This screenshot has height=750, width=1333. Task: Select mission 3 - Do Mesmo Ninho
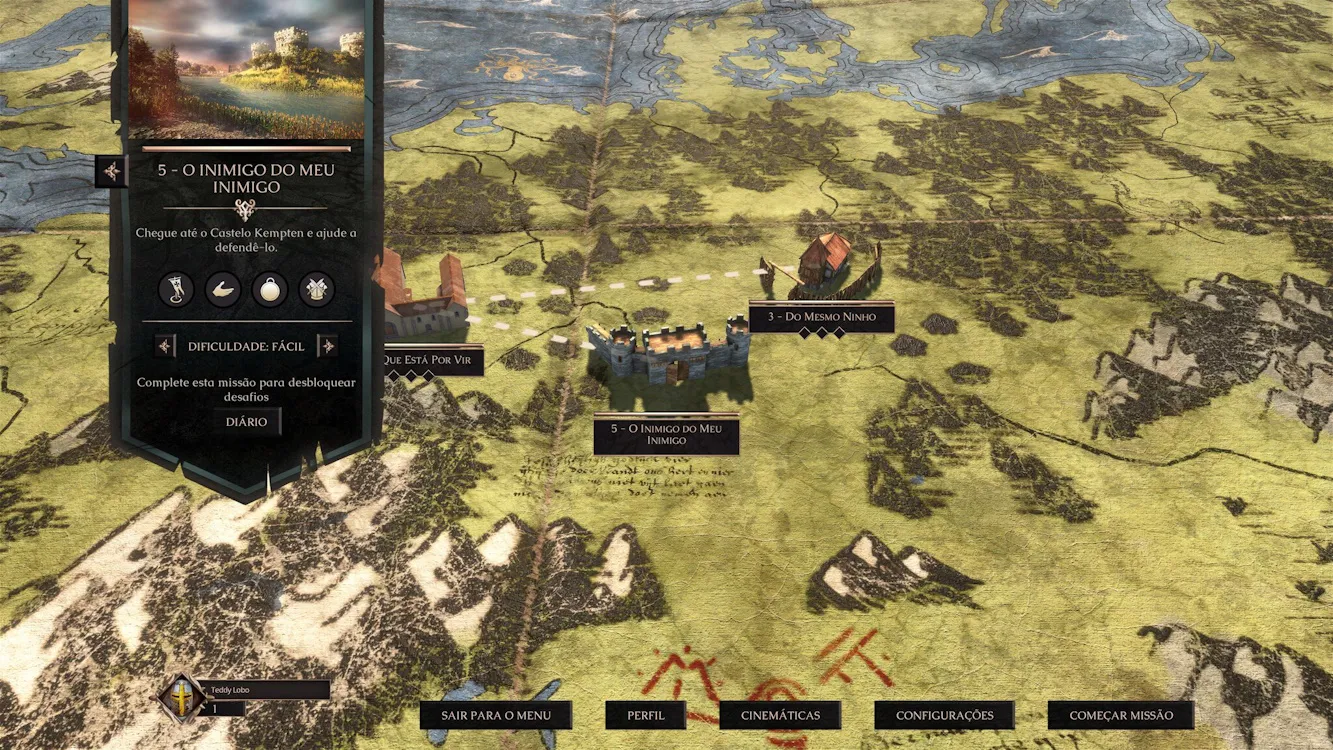tap(821, 317)
